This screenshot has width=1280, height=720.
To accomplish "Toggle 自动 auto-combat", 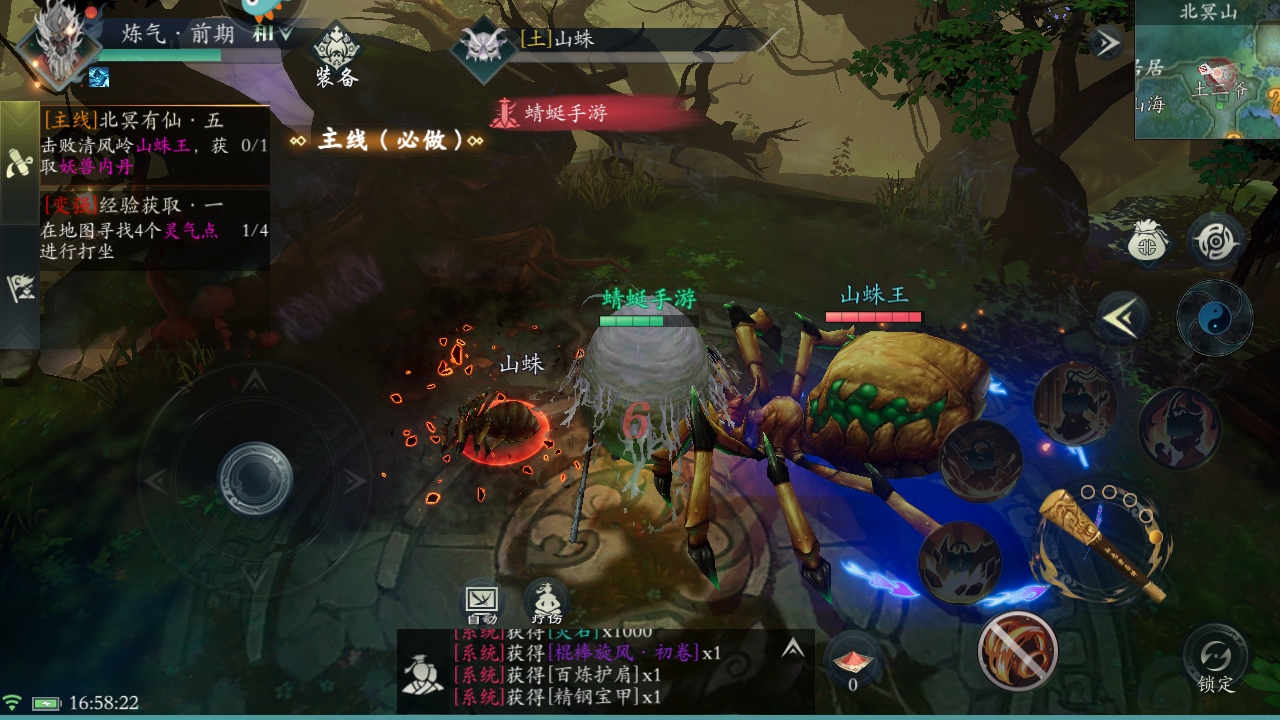I will click(482, 602).
